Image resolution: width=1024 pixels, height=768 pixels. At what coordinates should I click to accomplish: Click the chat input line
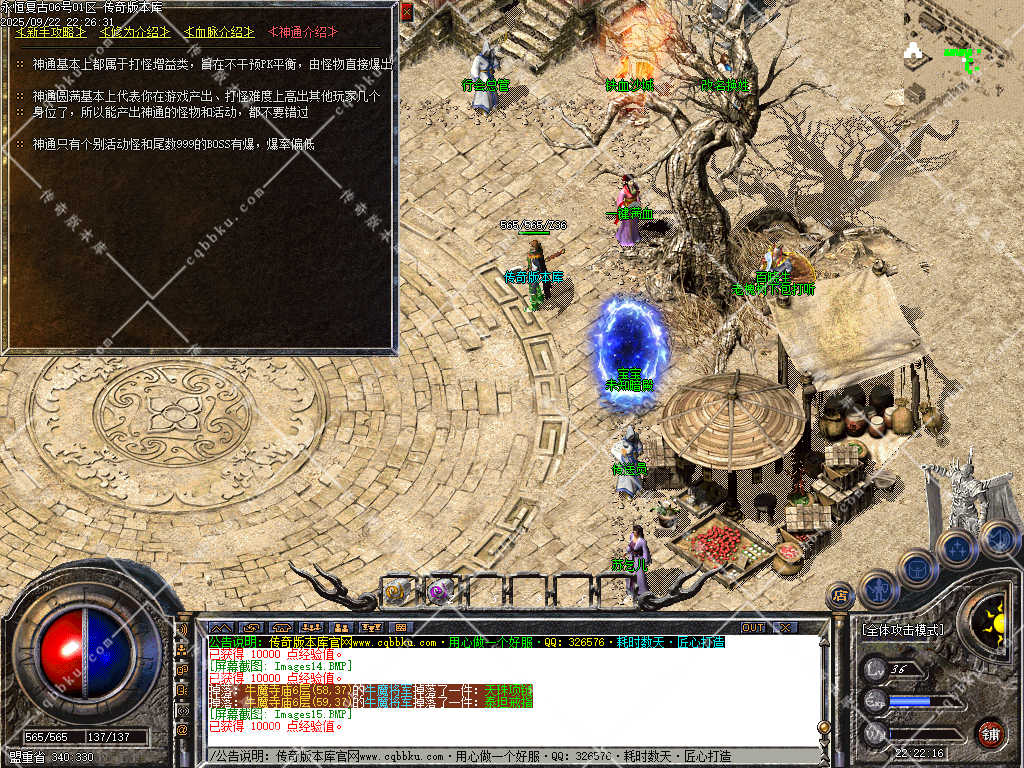(x=510, y=756)
